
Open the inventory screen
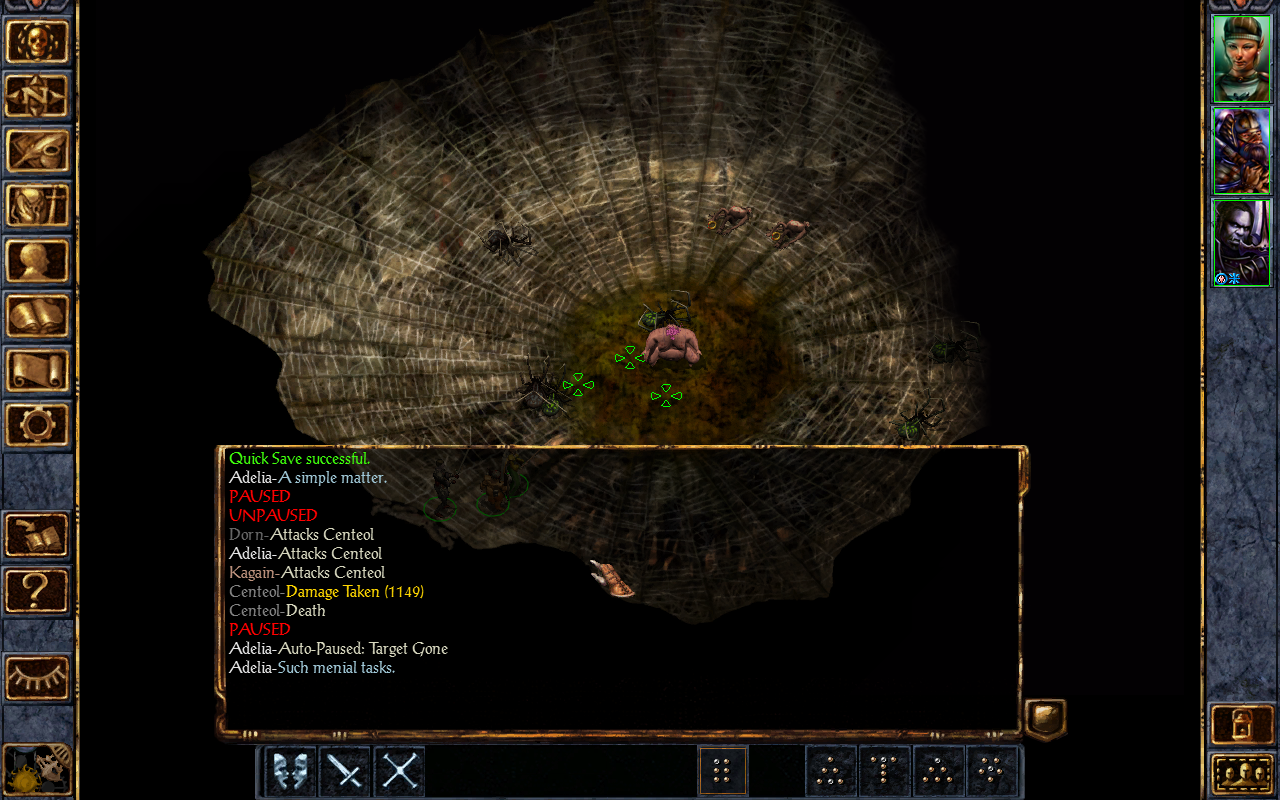pyautogui.click(x=38, y=206)
